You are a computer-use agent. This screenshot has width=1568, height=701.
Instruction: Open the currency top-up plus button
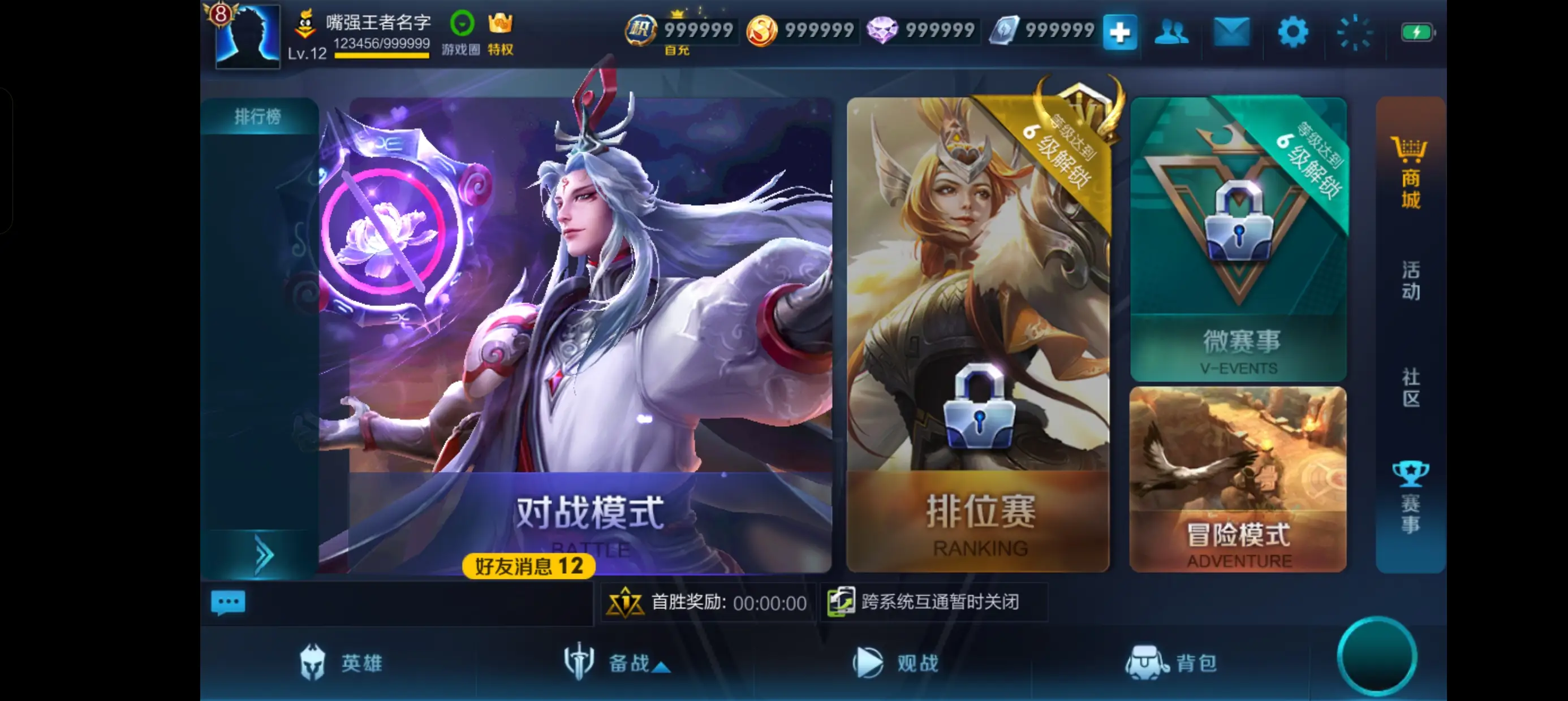tap(1120, 33)
